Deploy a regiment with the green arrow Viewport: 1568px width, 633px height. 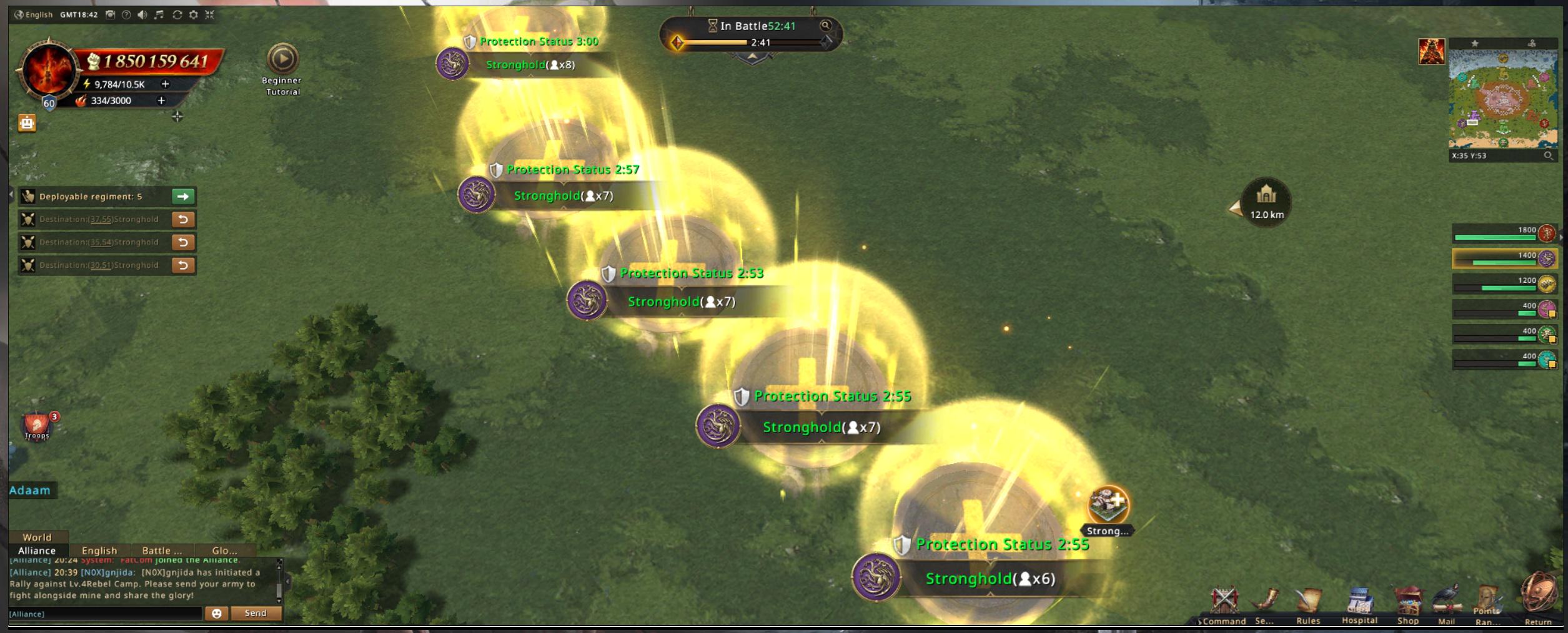pos(183,197)
